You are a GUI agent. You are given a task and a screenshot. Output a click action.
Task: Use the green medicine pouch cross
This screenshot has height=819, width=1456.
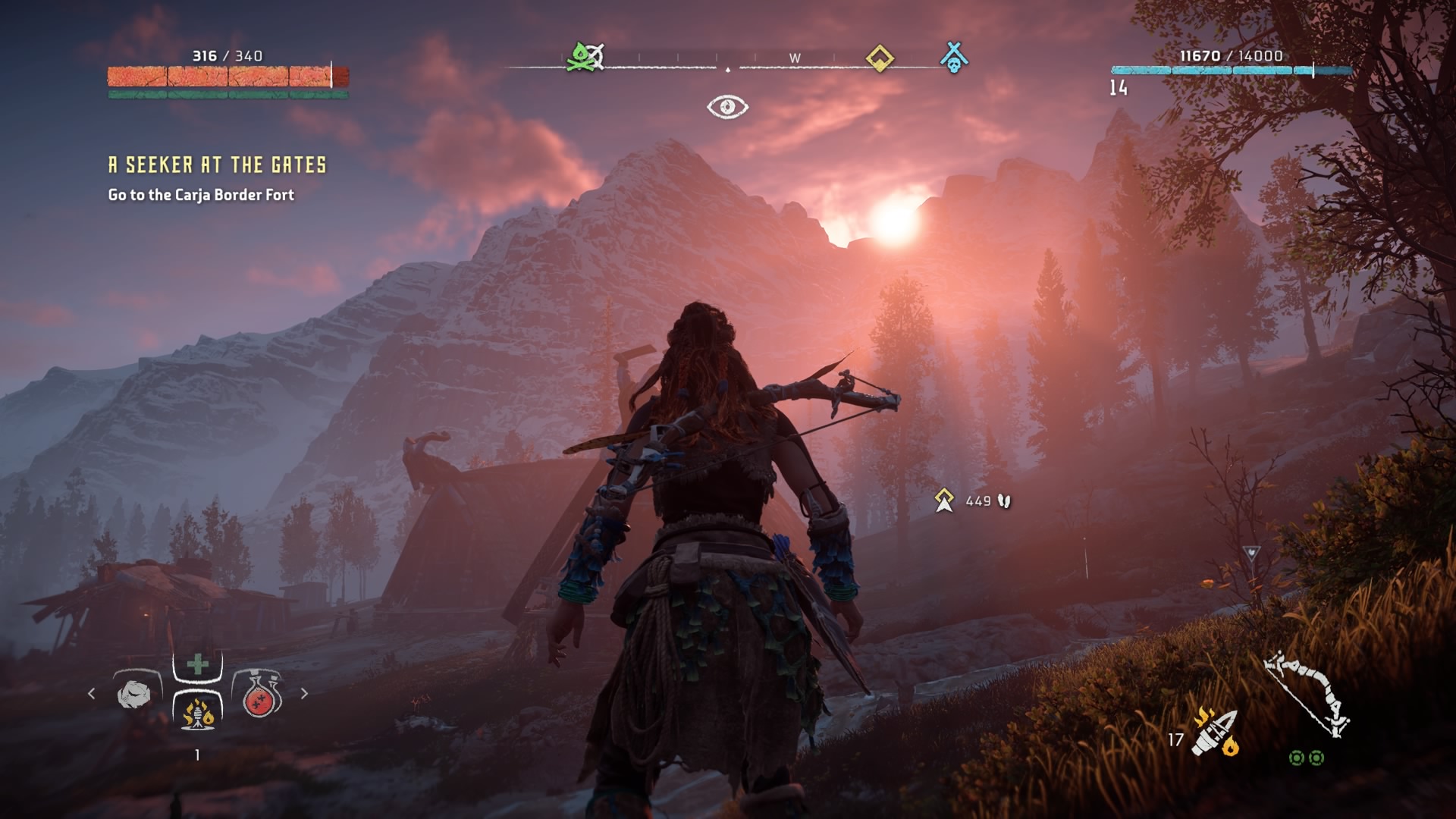coord(198,665)
